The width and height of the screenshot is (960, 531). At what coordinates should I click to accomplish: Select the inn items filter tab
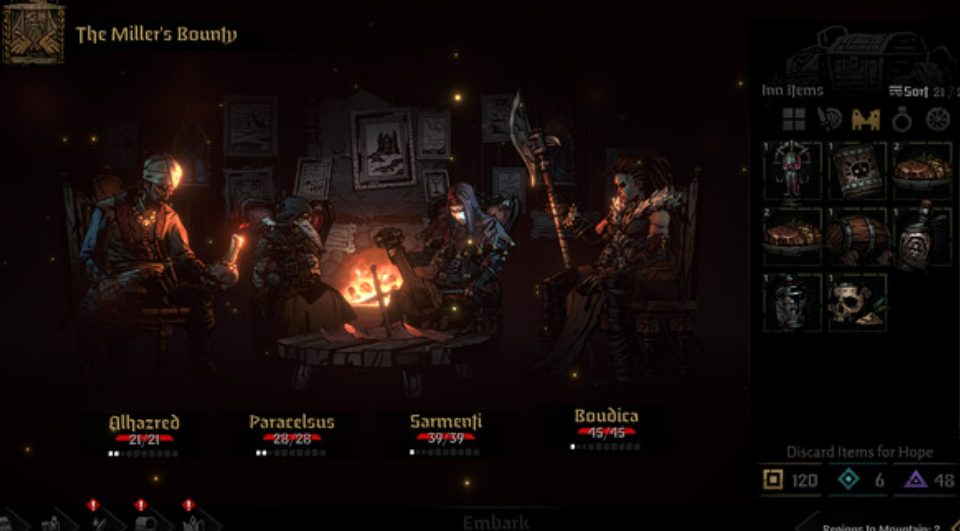[865, 120]
